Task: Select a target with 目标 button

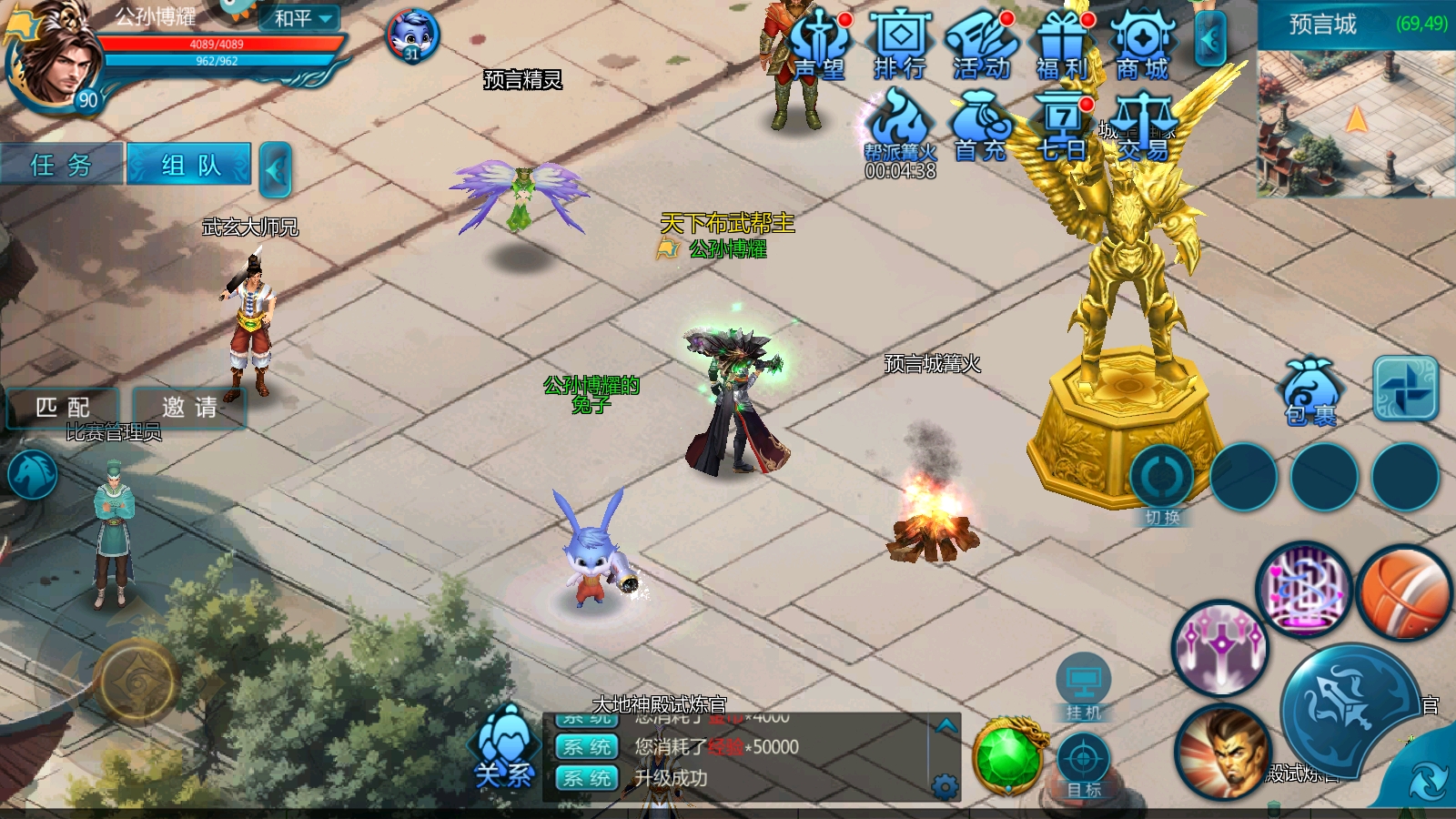Action: (1083, 766)
